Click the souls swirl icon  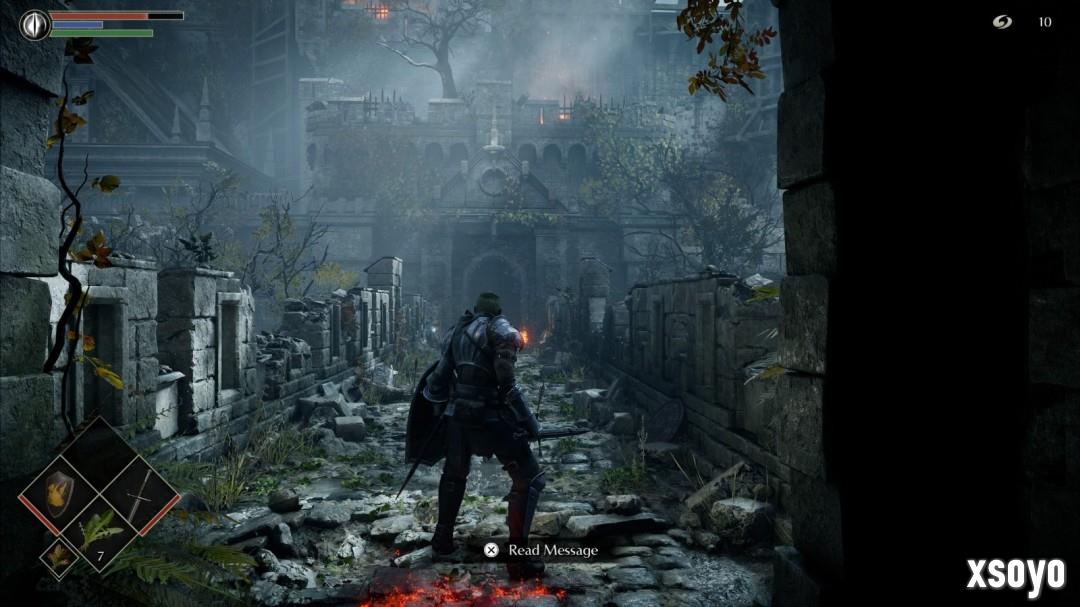[1002, 22]
